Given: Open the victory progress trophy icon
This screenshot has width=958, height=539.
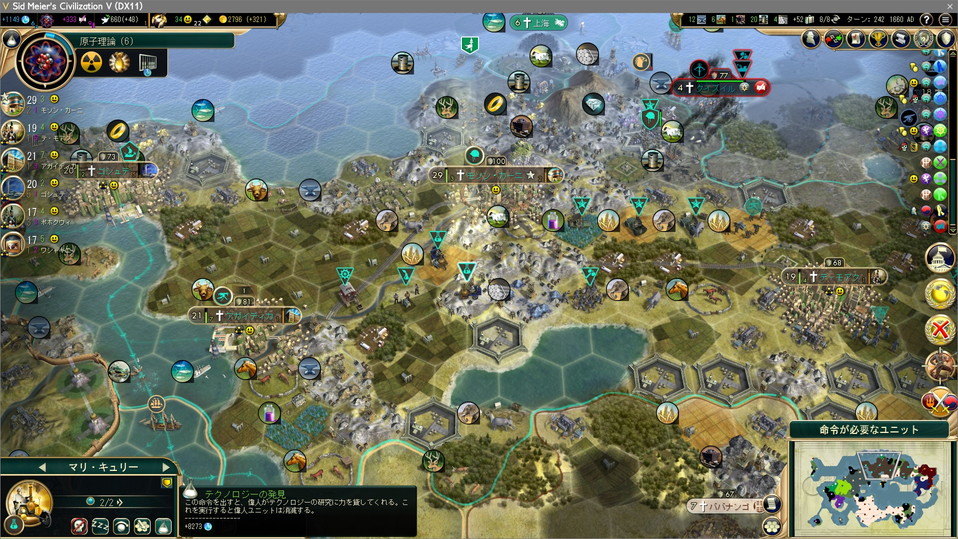Looking at the screenshot, I should (877, 39).
